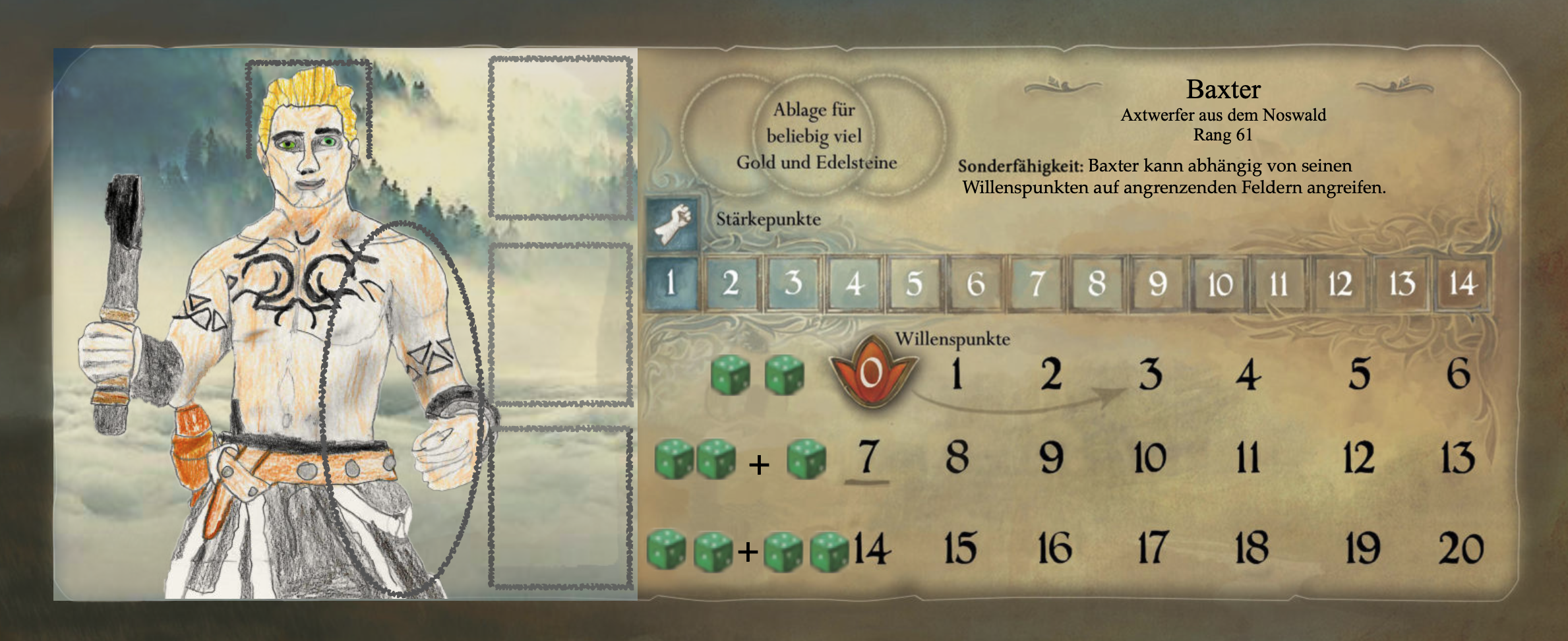Choose willpower value 6
The image size is (1568, 641).
[x=1458, y=374]
